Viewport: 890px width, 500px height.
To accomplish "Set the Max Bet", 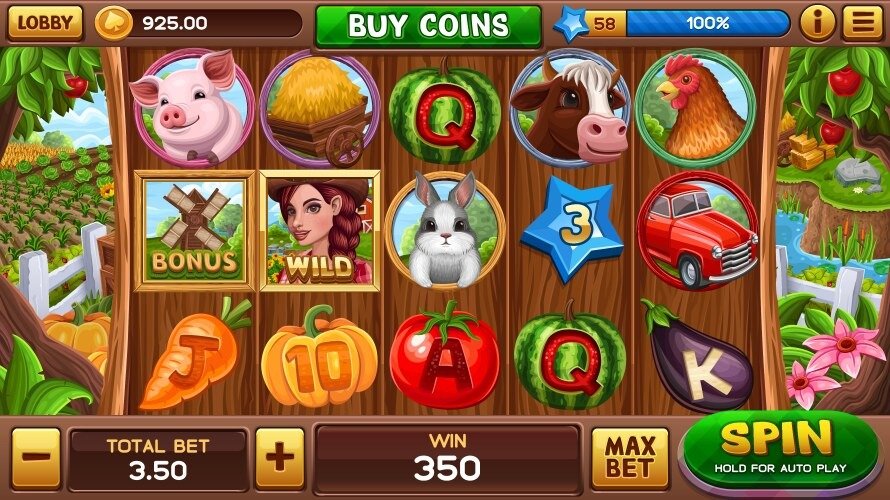I will click(629, 457).
